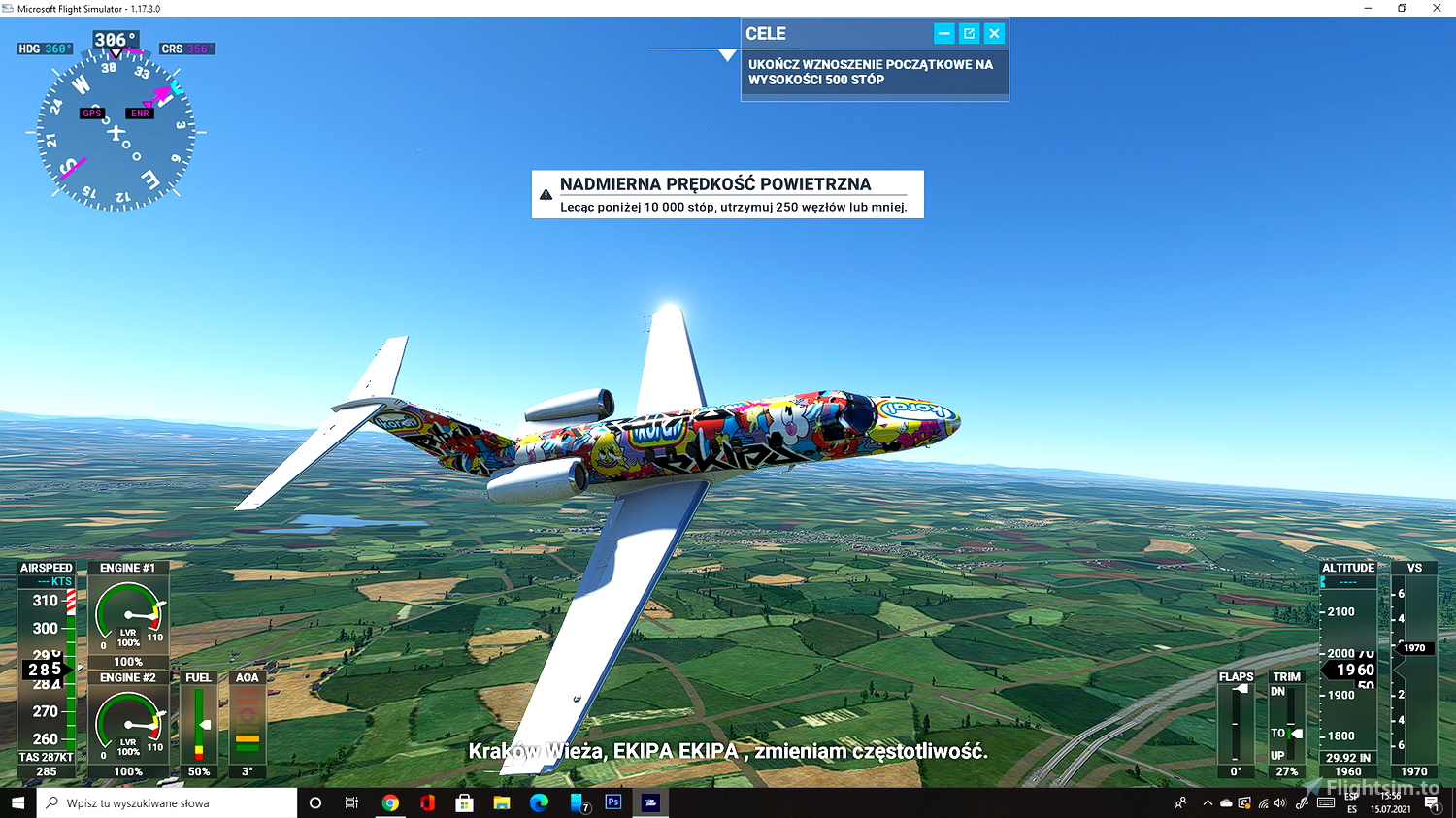Open OneDrive from the system tray
This screenshot has width=1456, height=818.
(1225, 802)
